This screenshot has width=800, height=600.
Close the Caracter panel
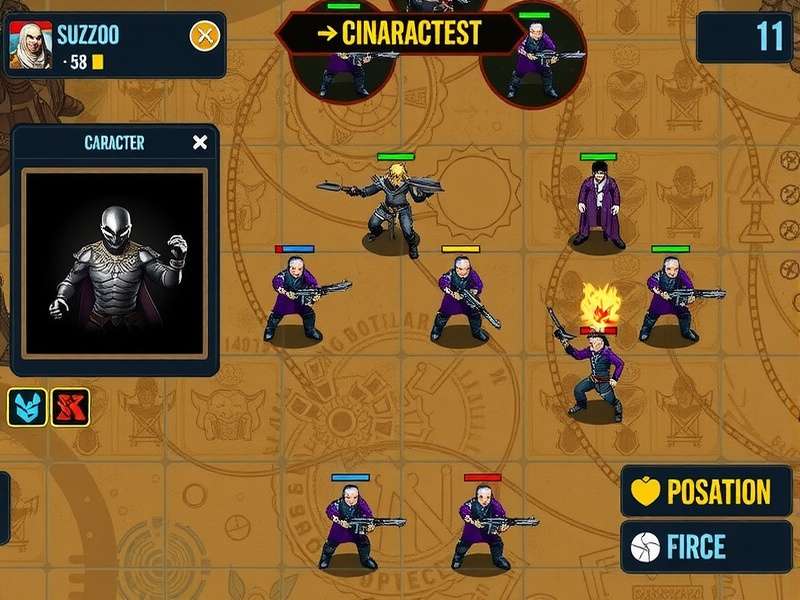[200, 142]
